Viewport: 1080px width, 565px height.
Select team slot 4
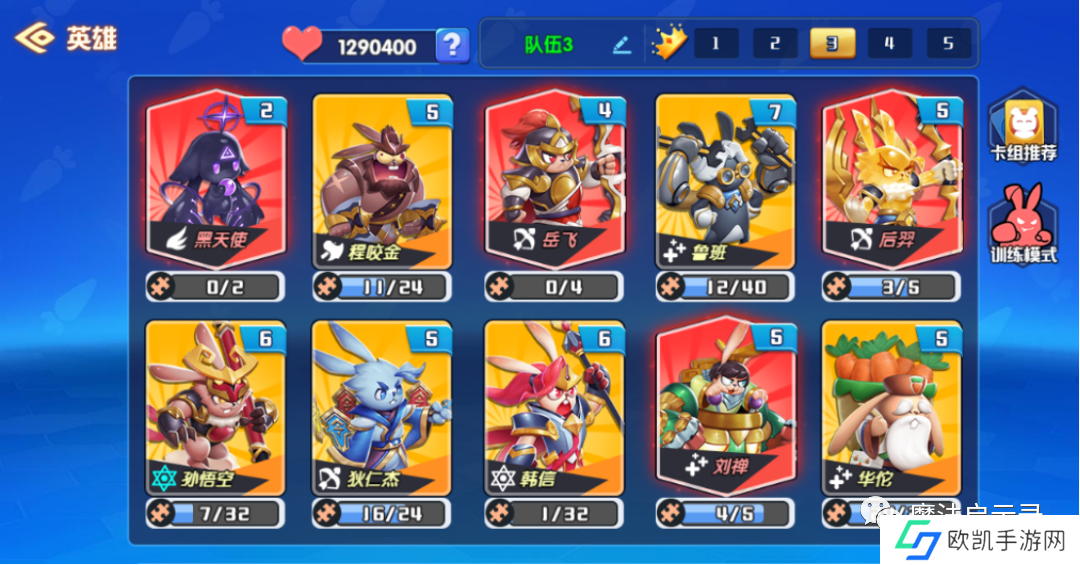(889, 44)
